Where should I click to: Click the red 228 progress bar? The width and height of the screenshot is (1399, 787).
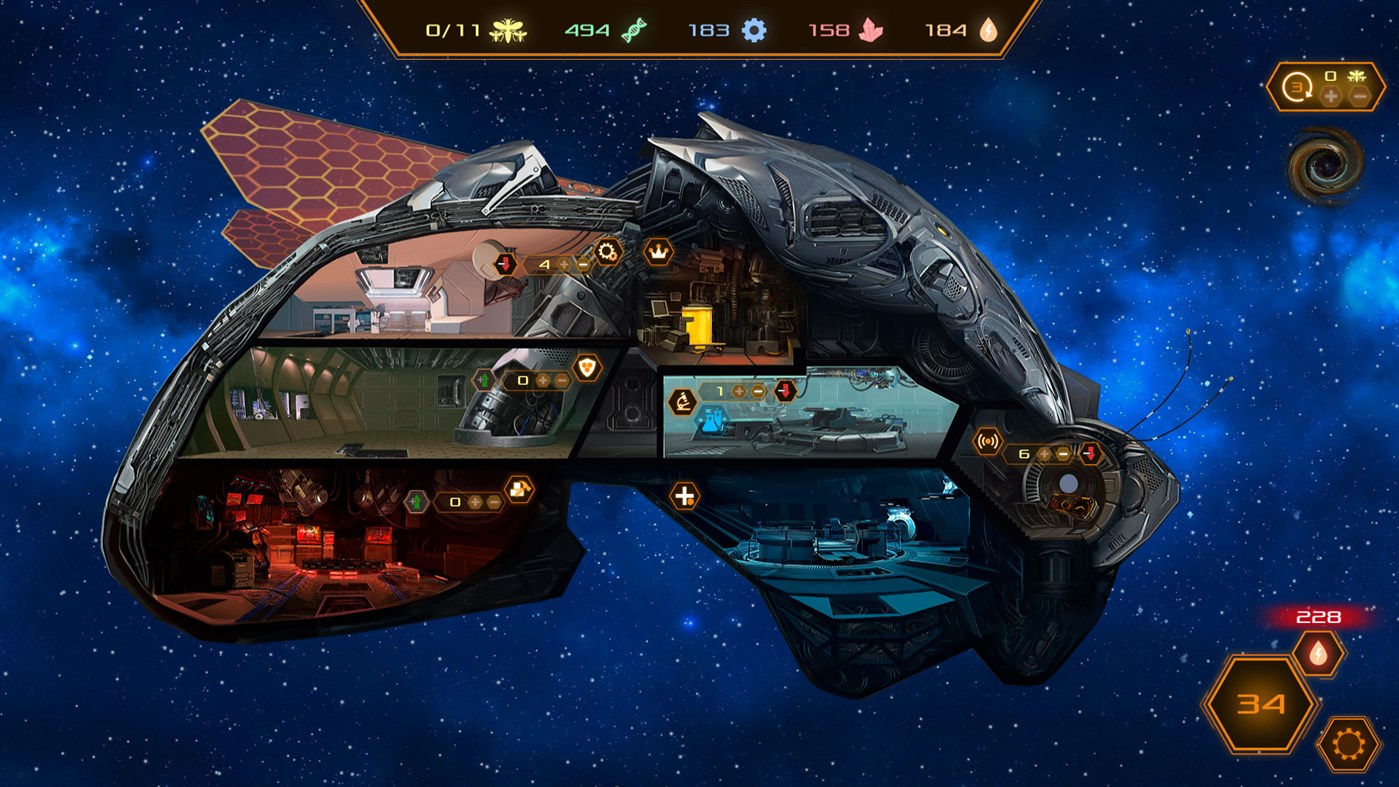pos(1318,618)
